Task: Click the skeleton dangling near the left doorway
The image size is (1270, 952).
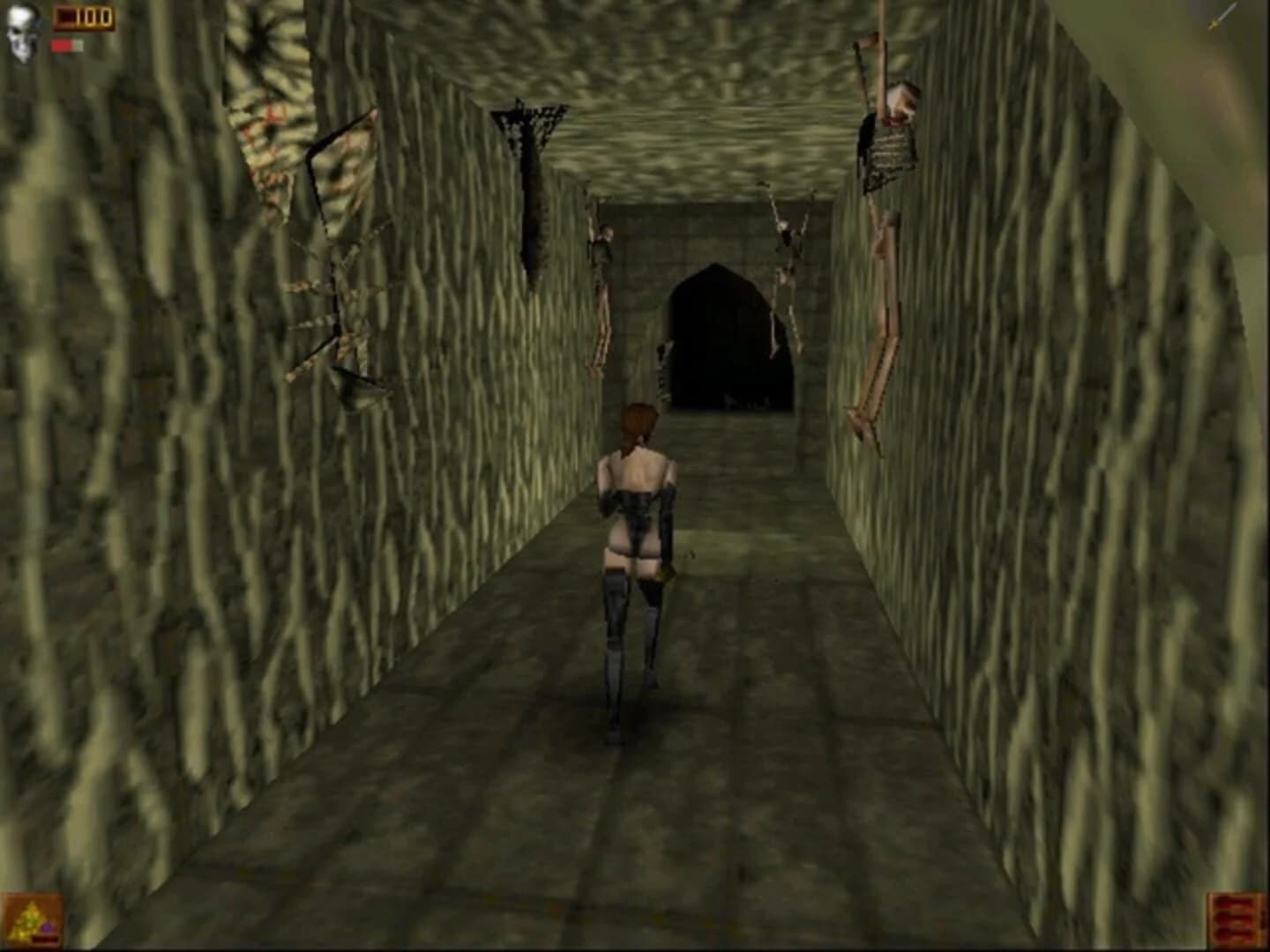Action: pyautogui.click(x=603, y=273)
